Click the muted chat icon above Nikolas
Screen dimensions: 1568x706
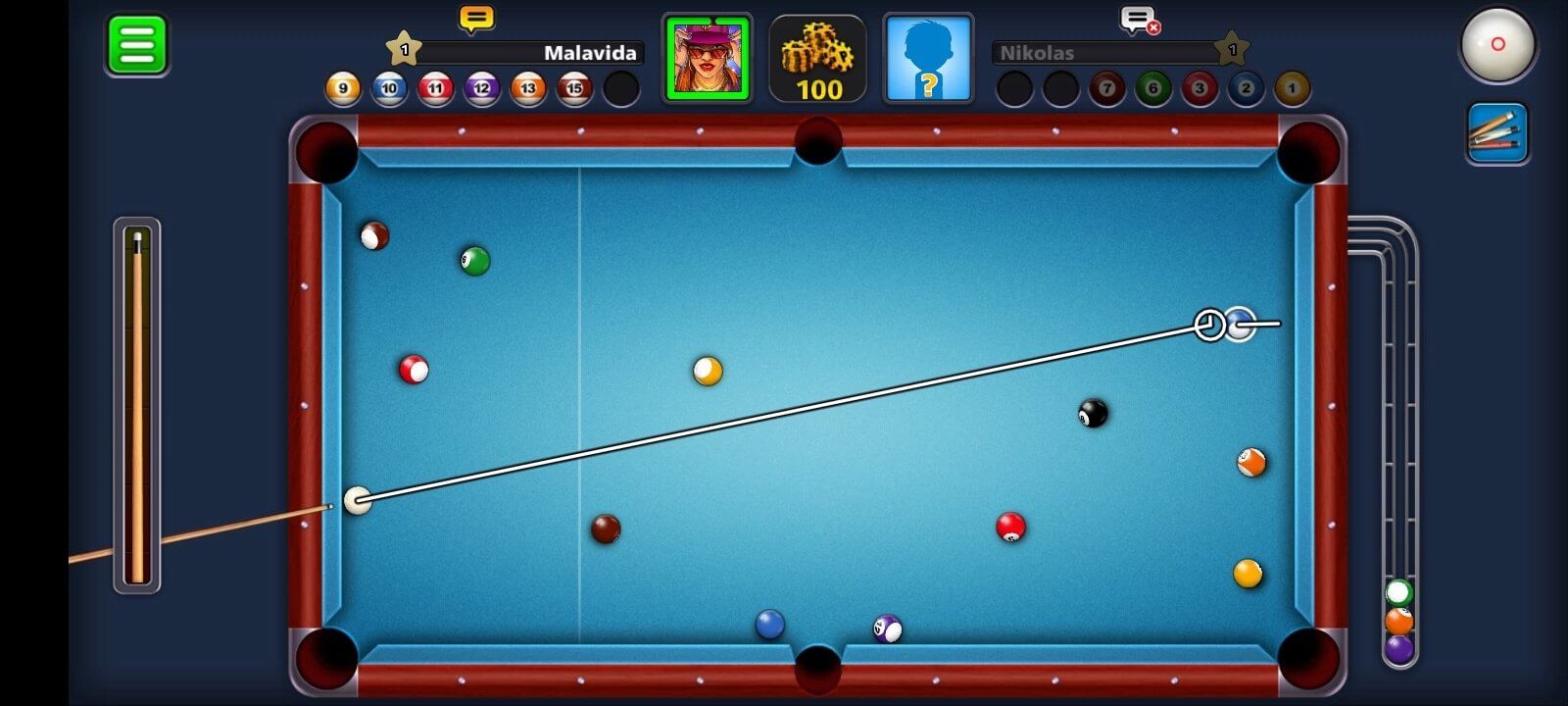pos(1139,20)
